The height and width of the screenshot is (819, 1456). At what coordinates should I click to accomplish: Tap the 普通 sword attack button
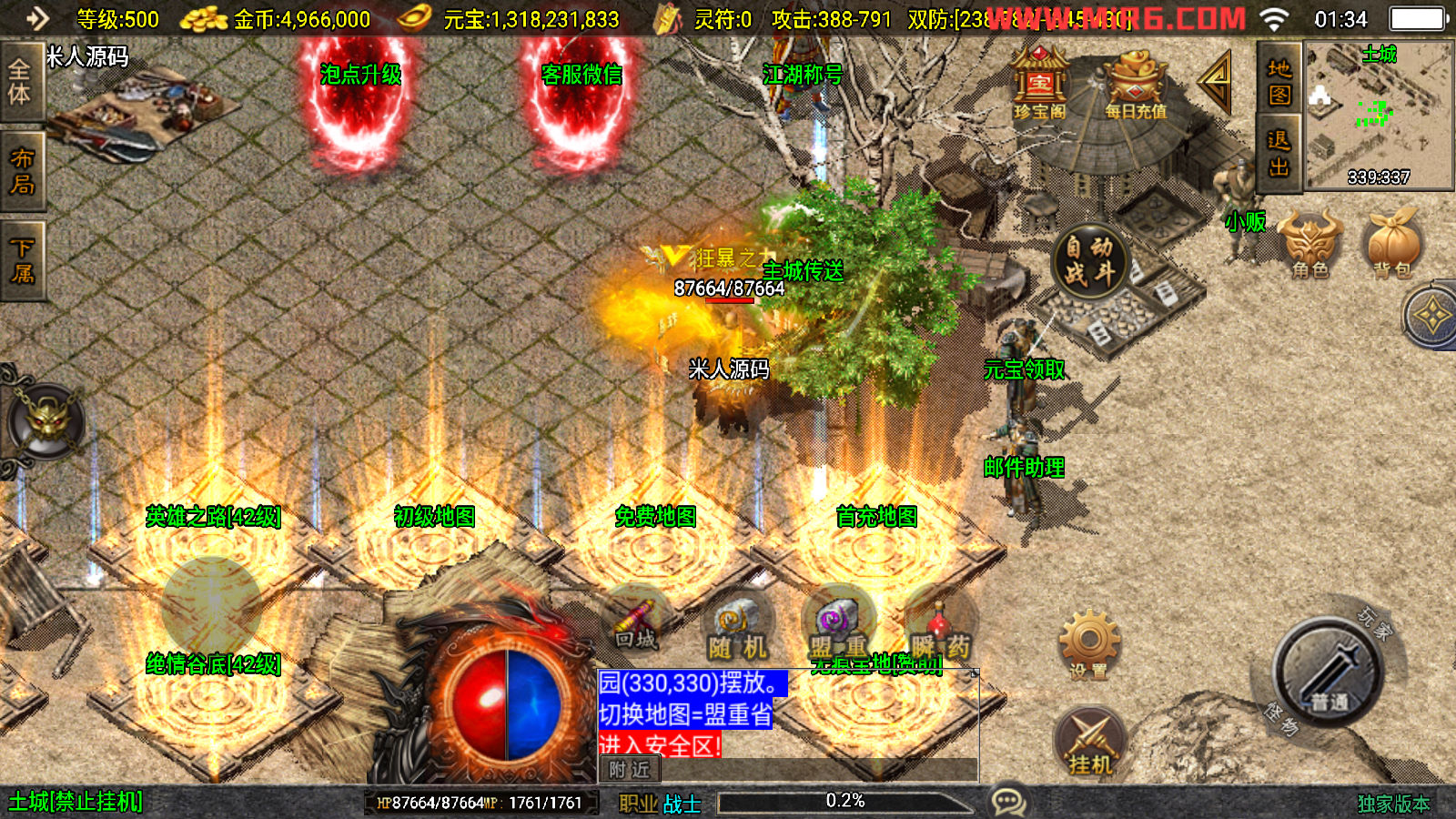pyautogui.click(x=1329, y=672)
